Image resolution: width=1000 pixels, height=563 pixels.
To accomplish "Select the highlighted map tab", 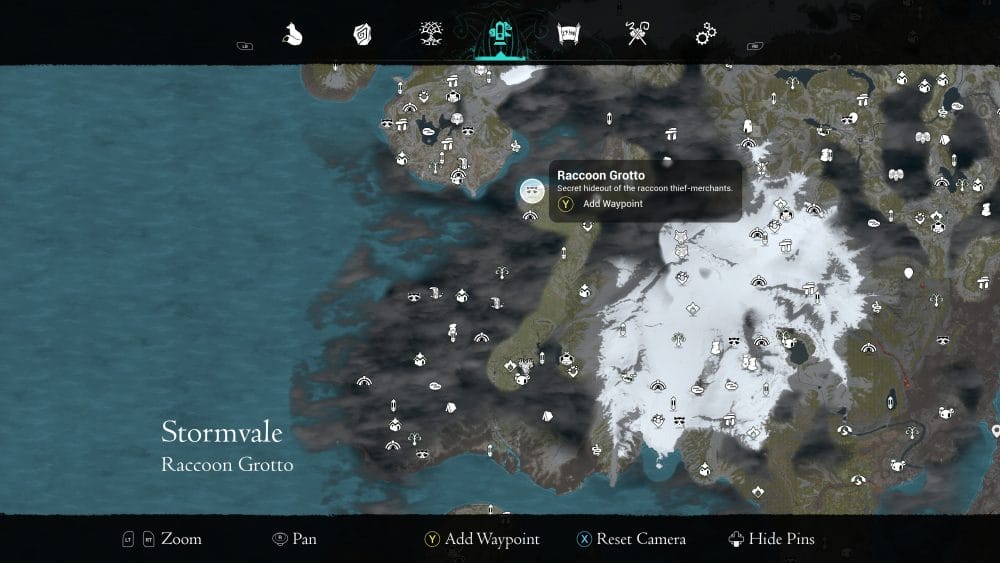I will tap(498, 37).
